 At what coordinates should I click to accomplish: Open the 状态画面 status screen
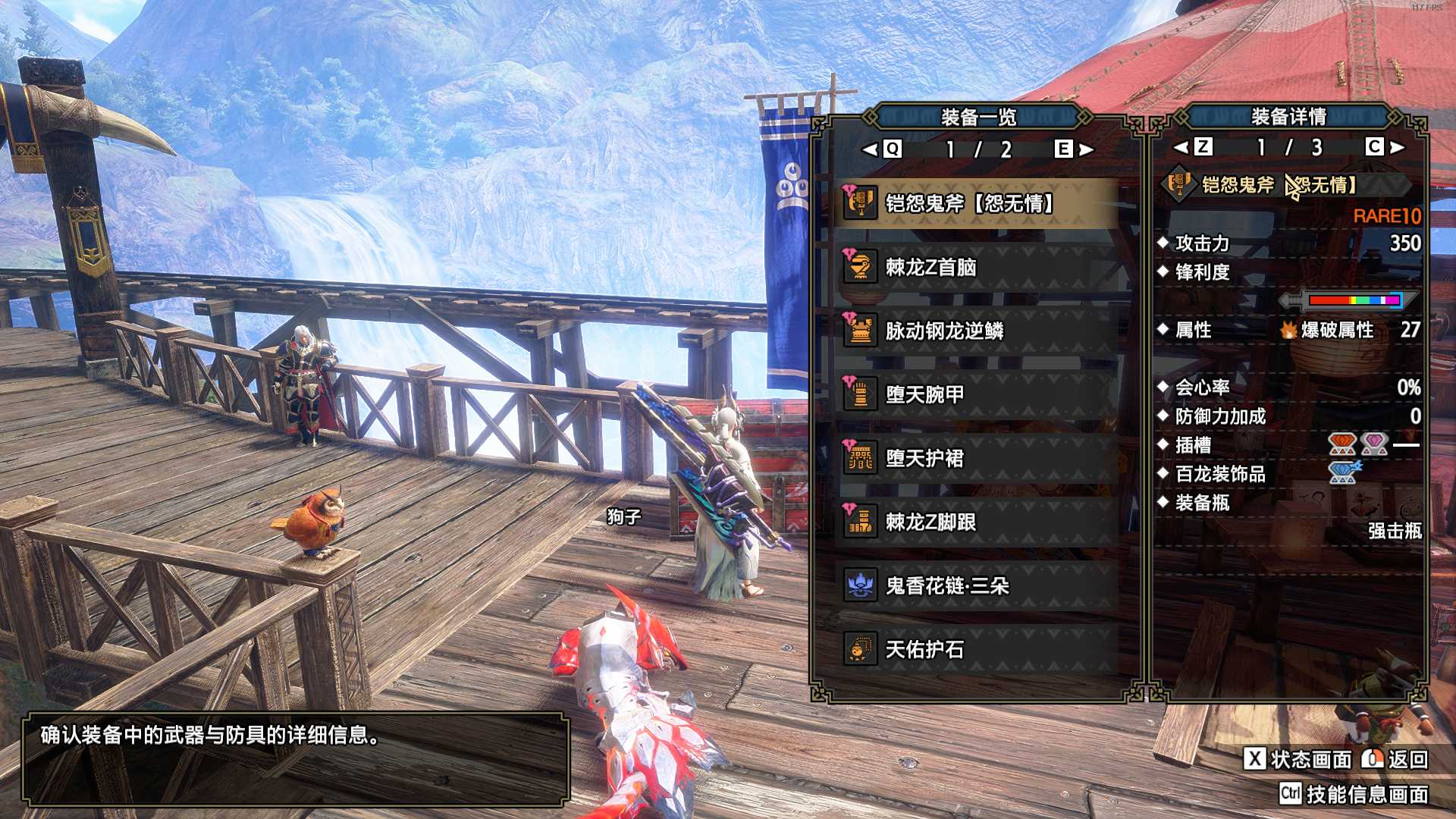(1298, 759)
